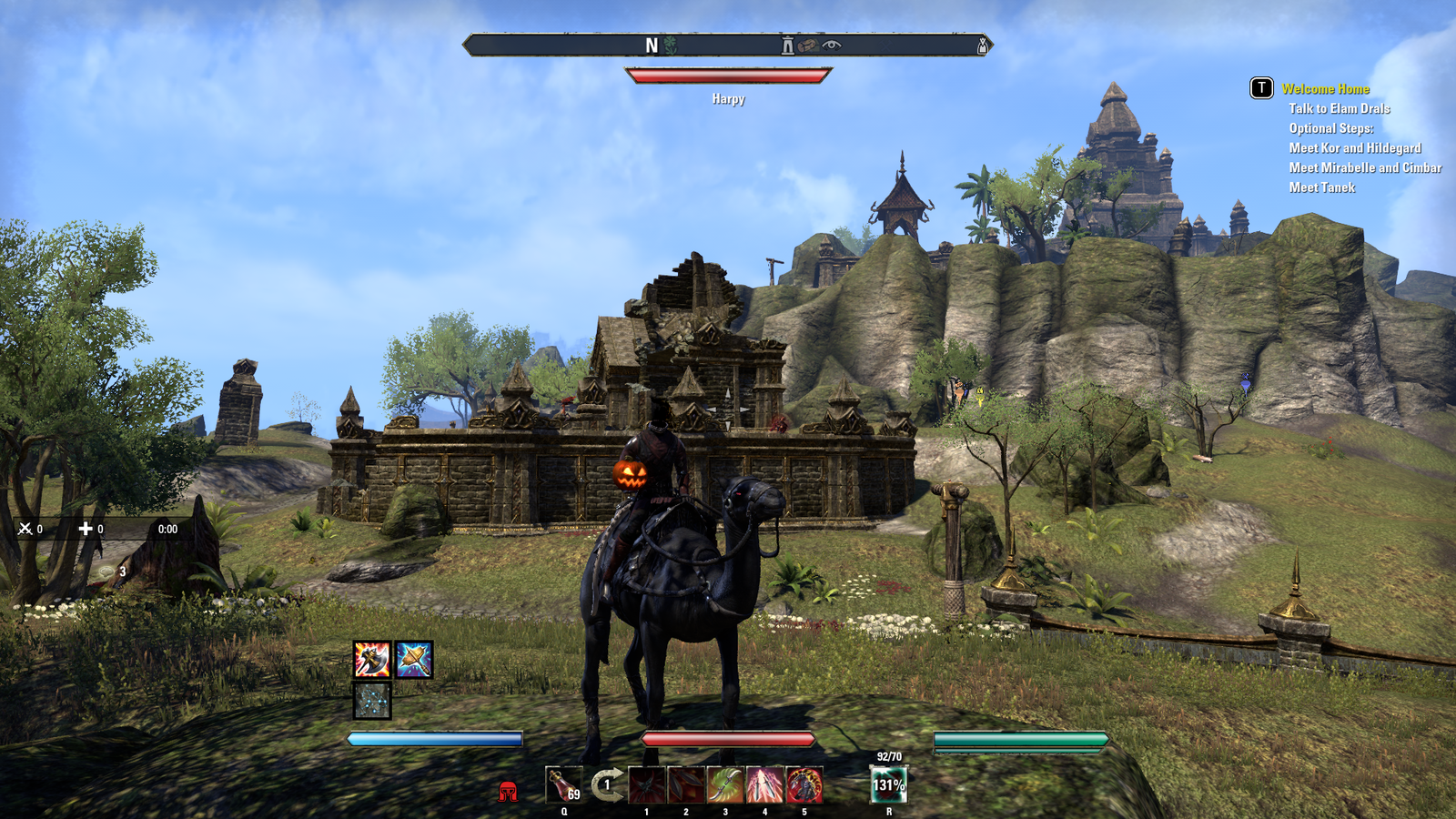The image size is (1456, 819).
Task: Use the twin red blades skill
Action: pyautogui.click(x=686, y=784)
